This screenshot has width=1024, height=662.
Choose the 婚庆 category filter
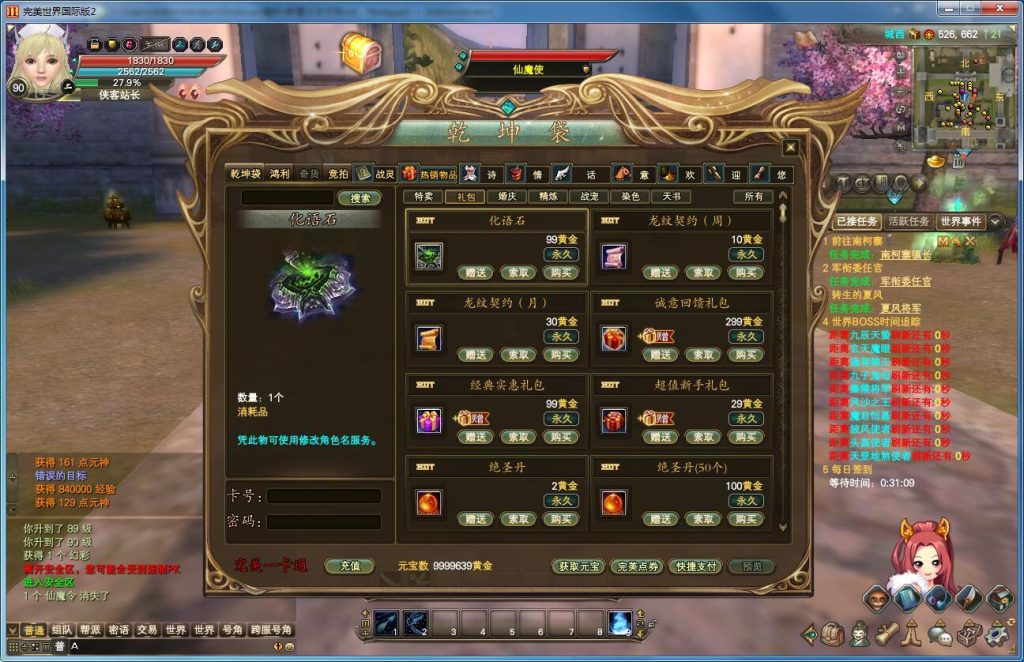[507, 197]
